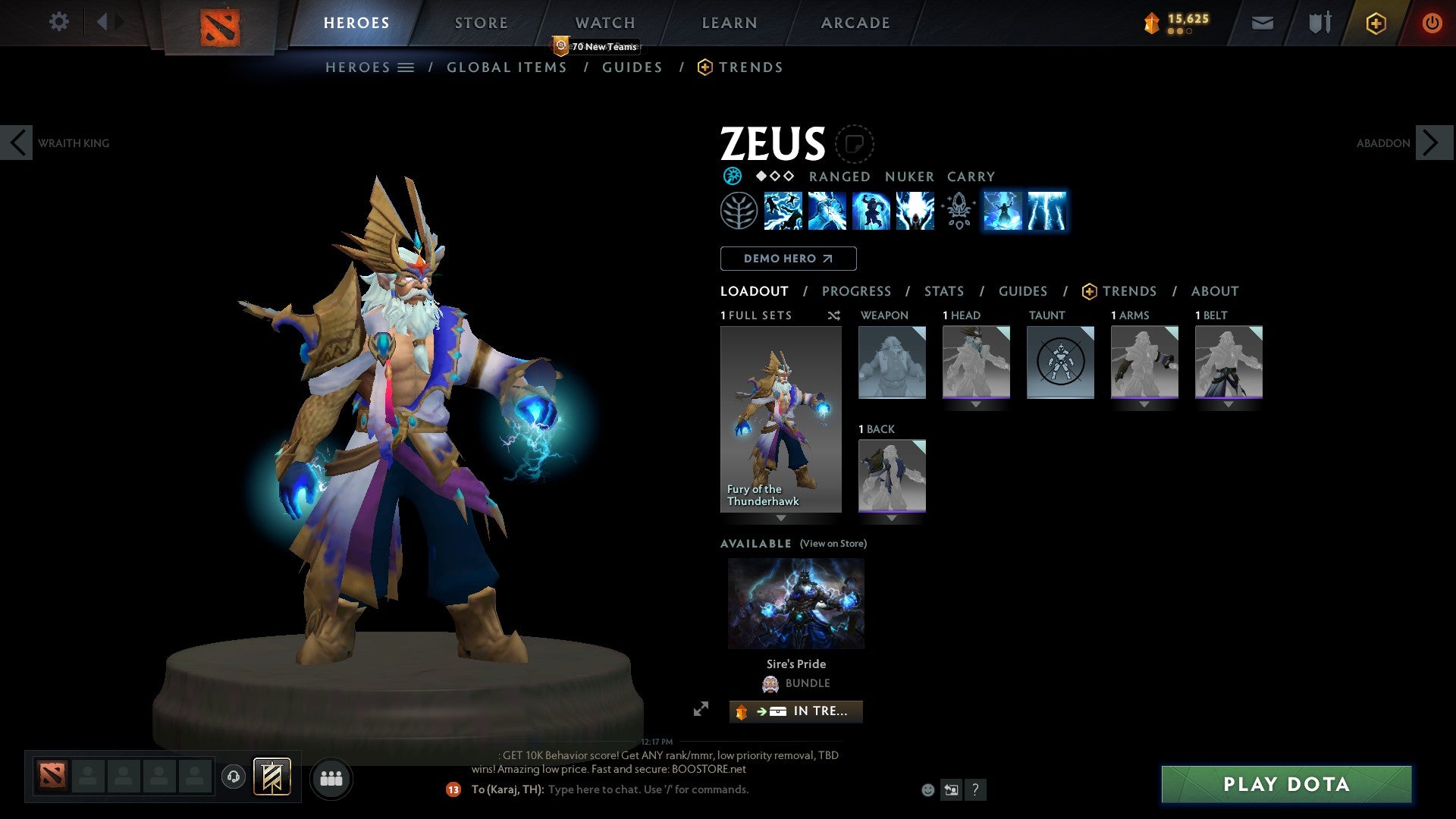Open the Store tab

(x=482, y=23)
